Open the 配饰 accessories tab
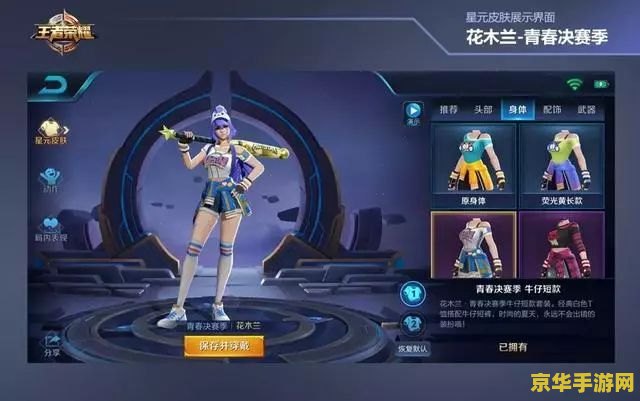 point(552,109)
